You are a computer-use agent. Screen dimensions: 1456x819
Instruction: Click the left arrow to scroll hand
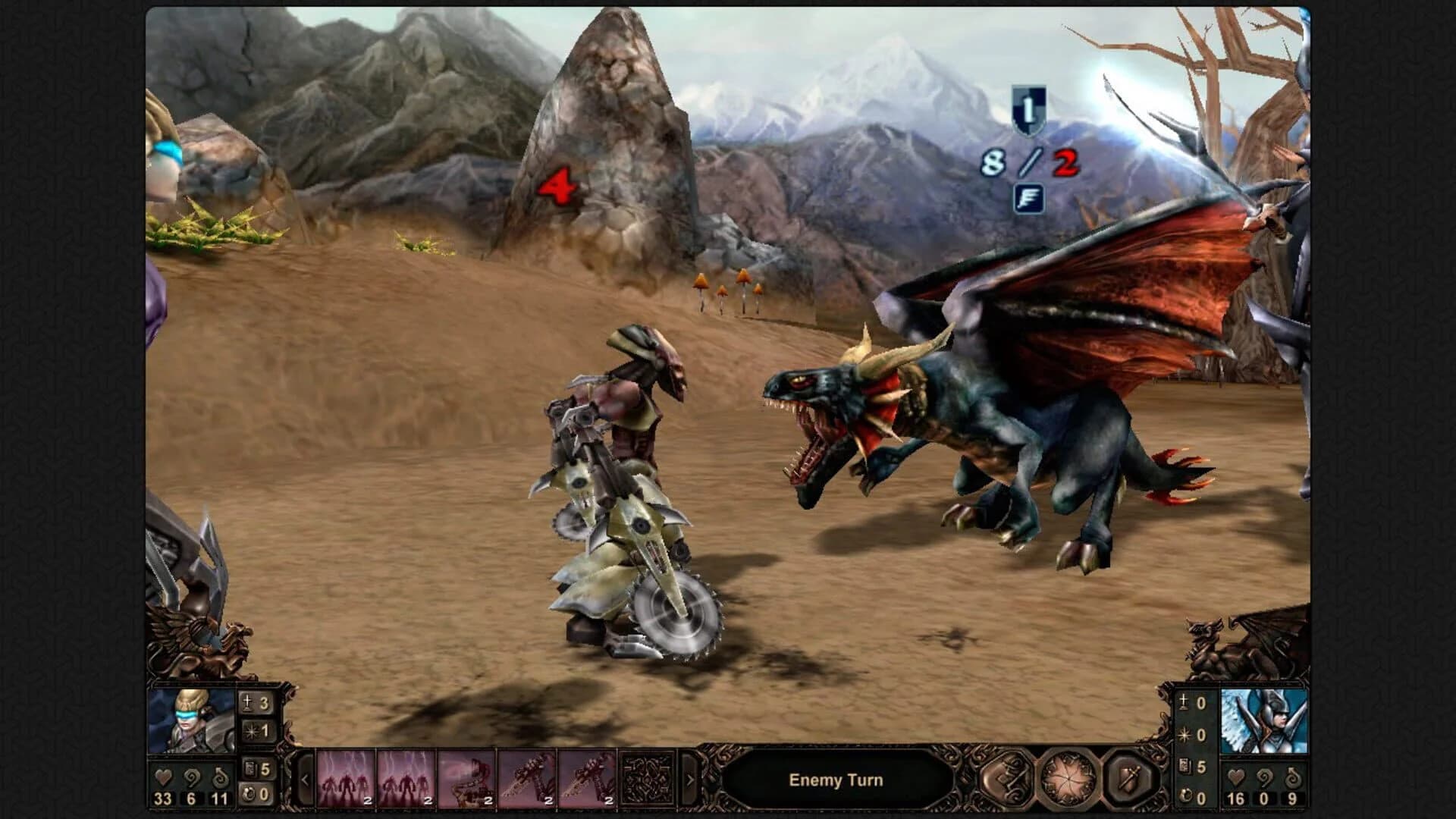pos(305,780)
